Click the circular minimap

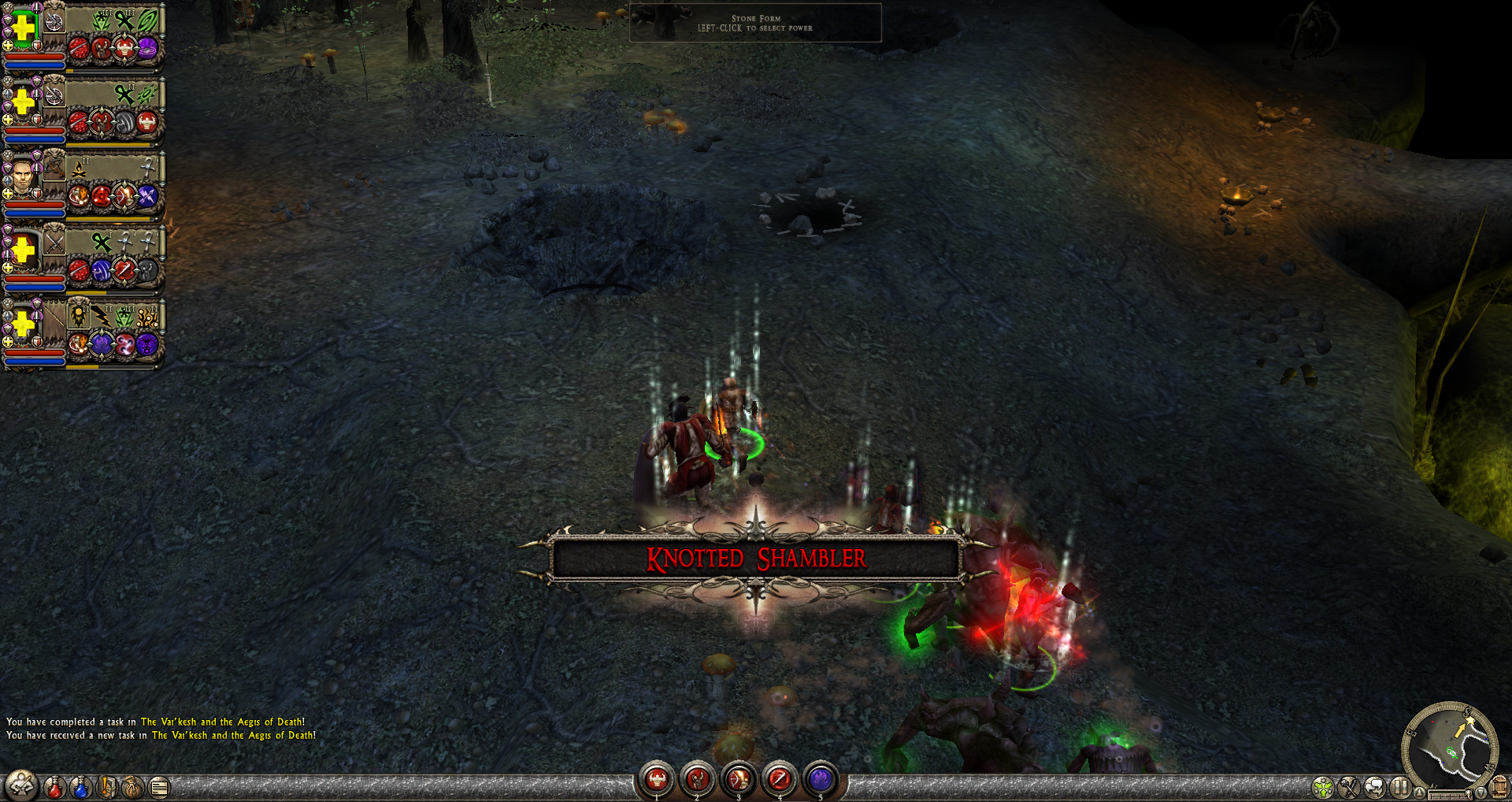(1451, 745)
